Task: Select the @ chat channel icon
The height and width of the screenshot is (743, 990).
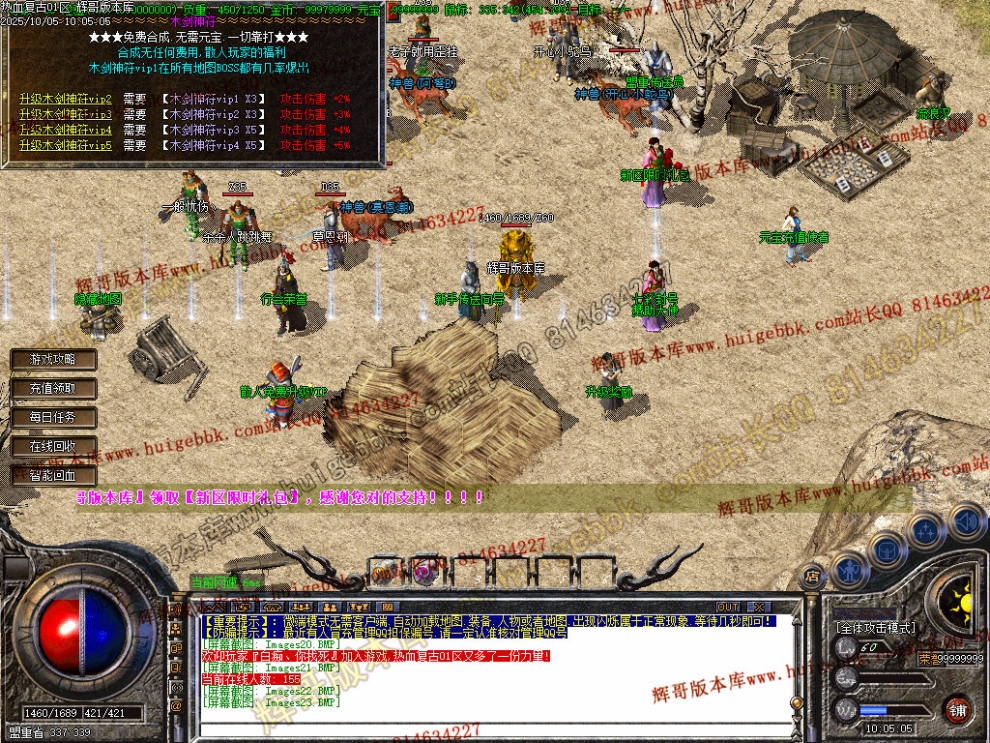Action: 177,706
